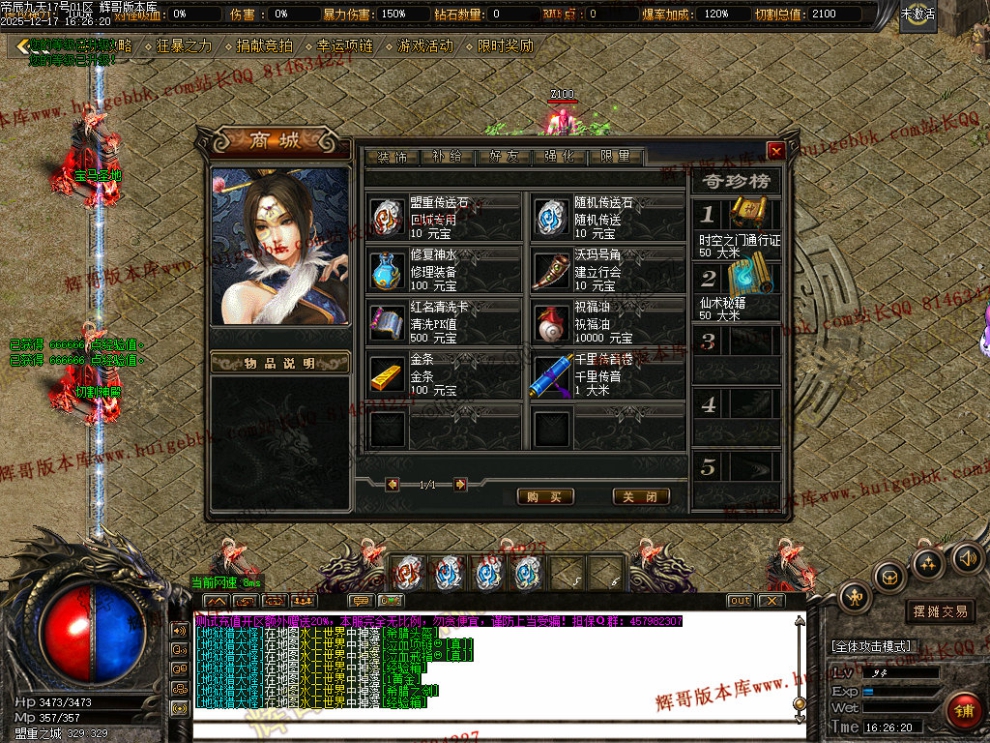Open the 补给 supplies tab
Viewport: 990px width, 743px height.
[x=447, y=157]
